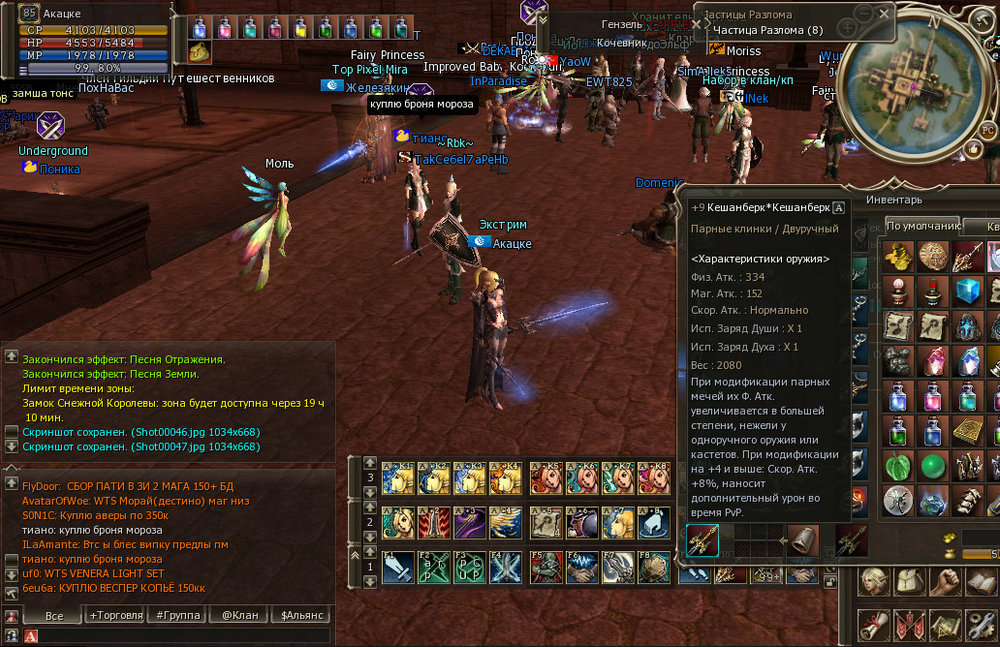This screenshot has height=647, width=1000.
Task: Show the Все chat tab
Action: coord(54,616)
